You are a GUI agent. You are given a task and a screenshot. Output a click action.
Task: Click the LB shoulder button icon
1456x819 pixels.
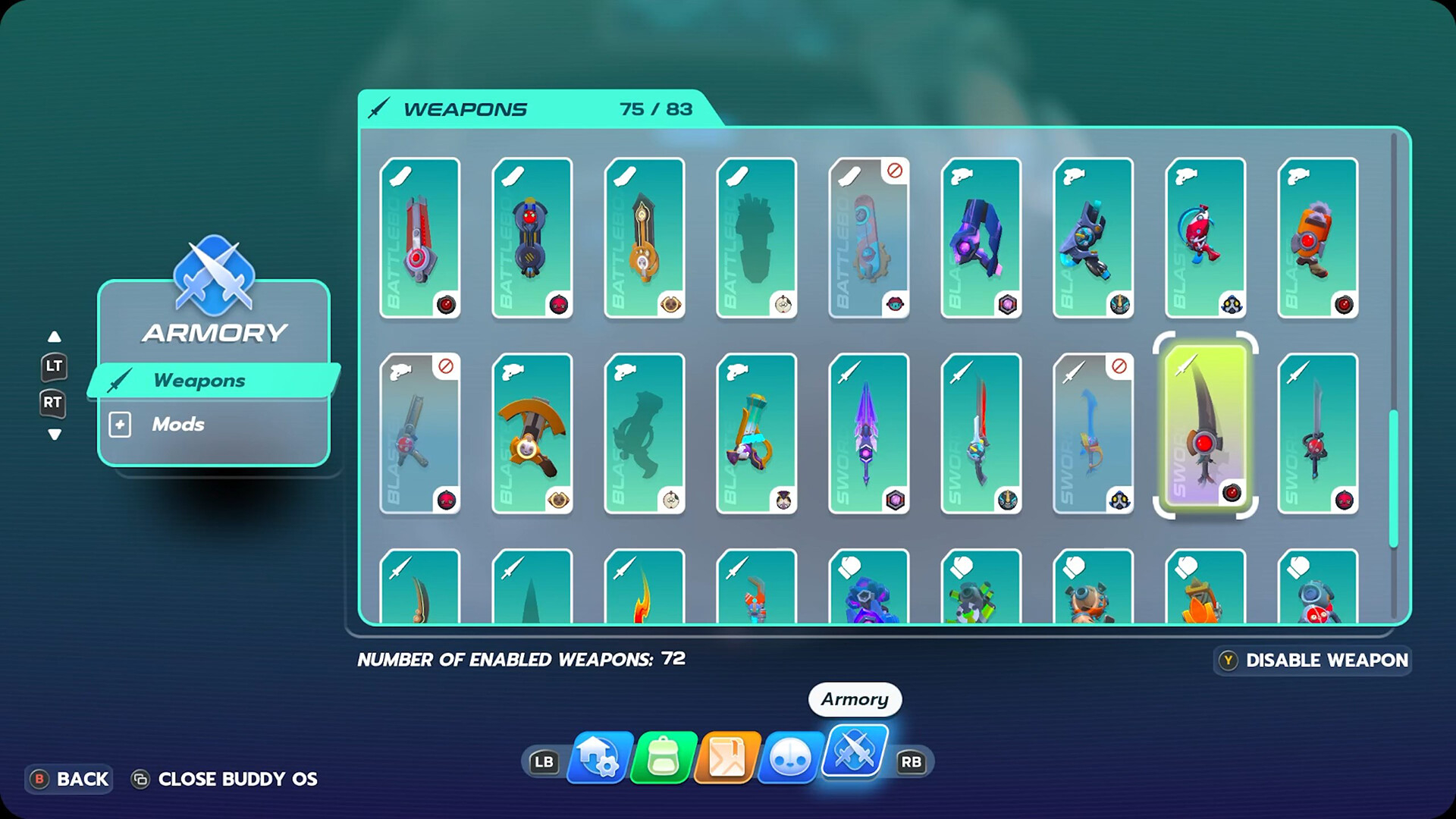coord(544,761)
